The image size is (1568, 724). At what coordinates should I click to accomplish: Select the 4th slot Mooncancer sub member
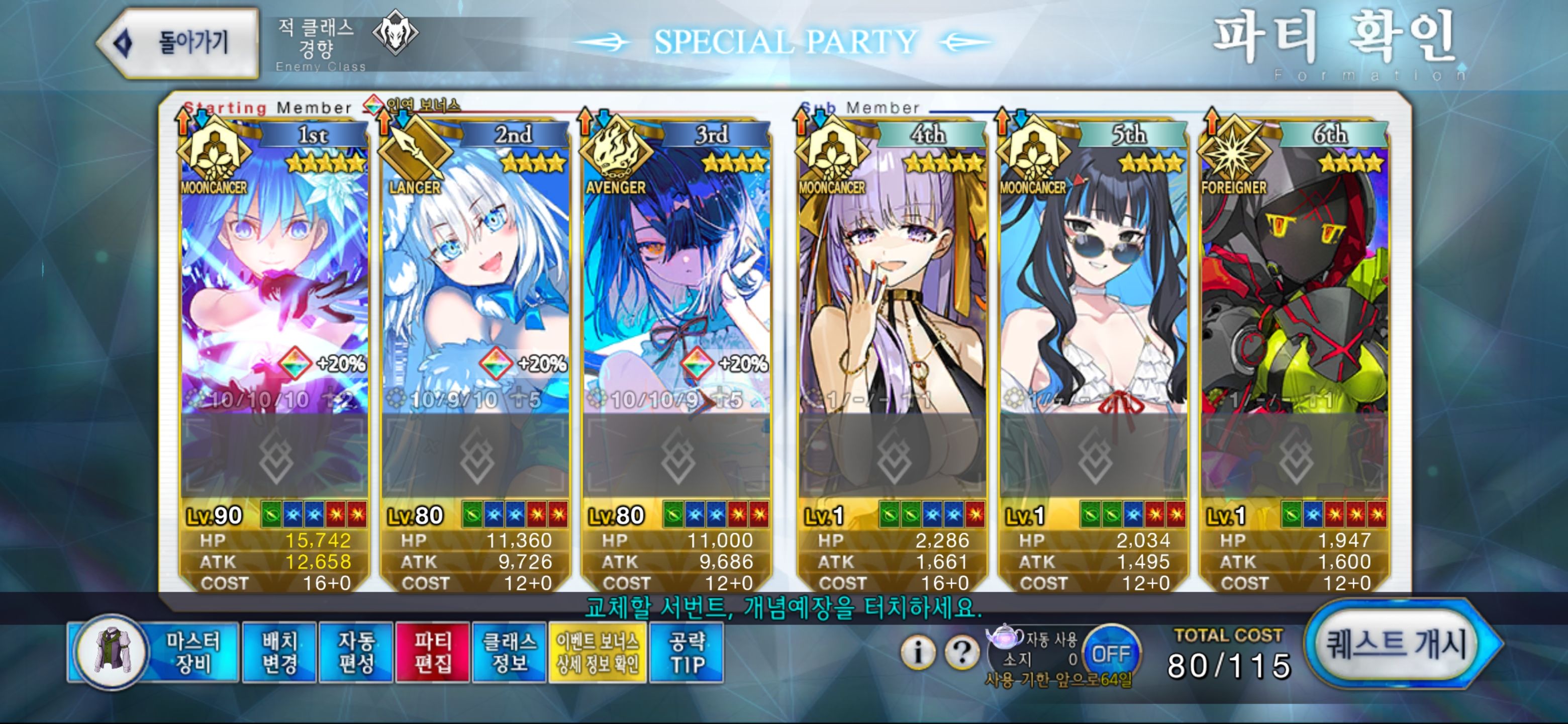tap(892, 292)
